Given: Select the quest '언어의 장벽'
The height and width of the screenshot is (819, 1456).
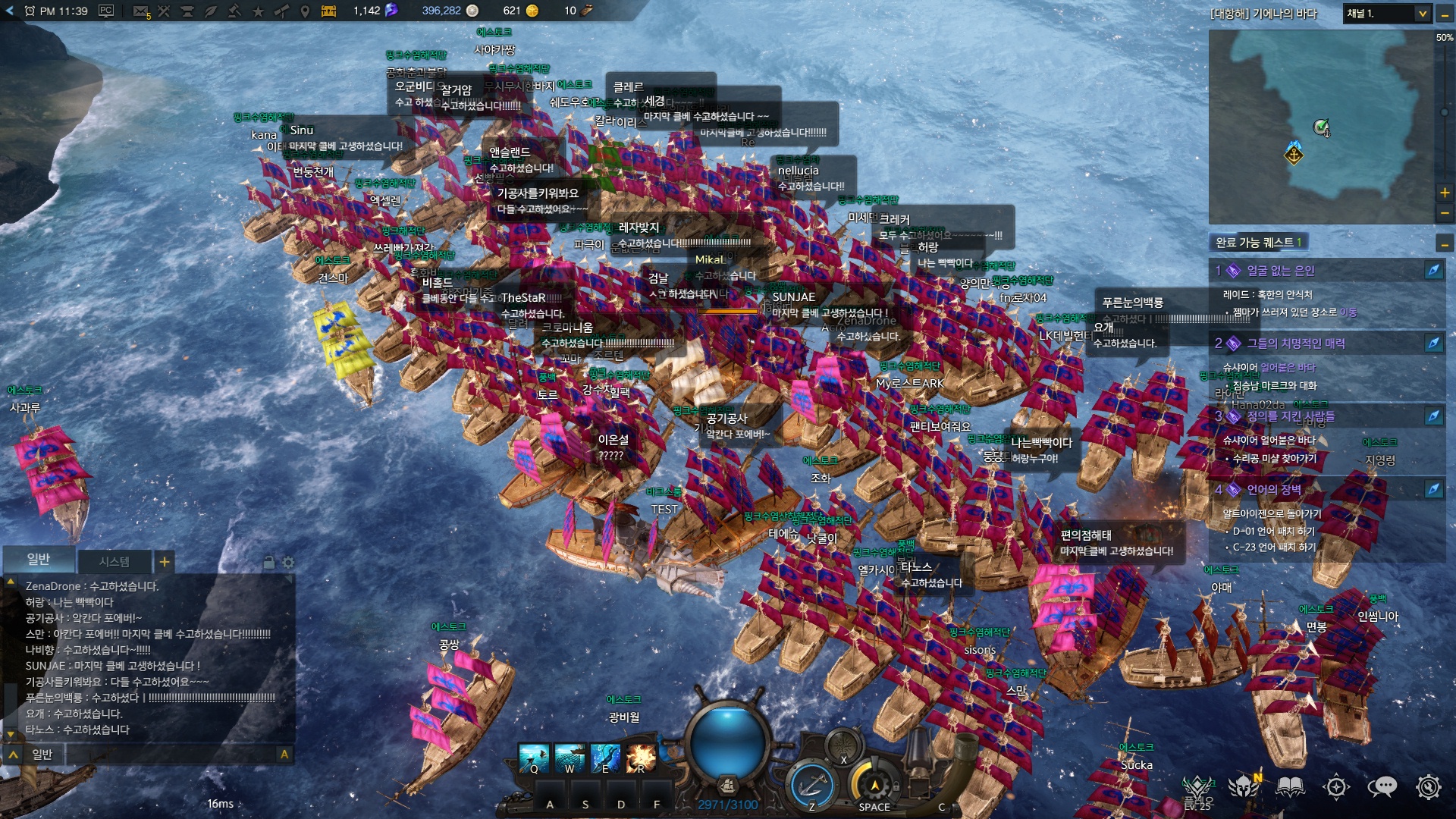Looking at the screenshot, I should coord(1274,490).
